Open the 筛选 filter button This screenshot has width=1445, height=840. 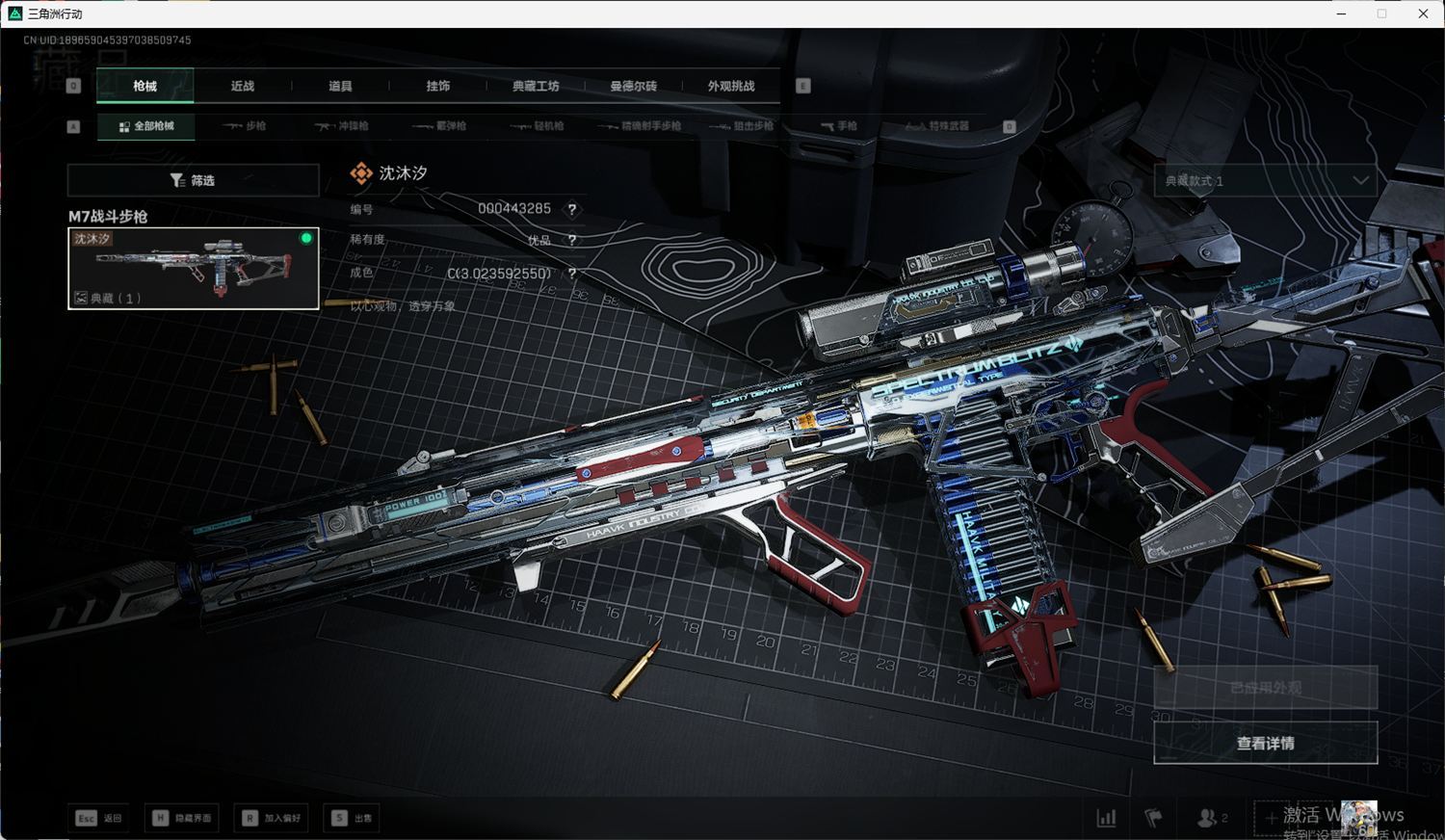coord(193,180)
